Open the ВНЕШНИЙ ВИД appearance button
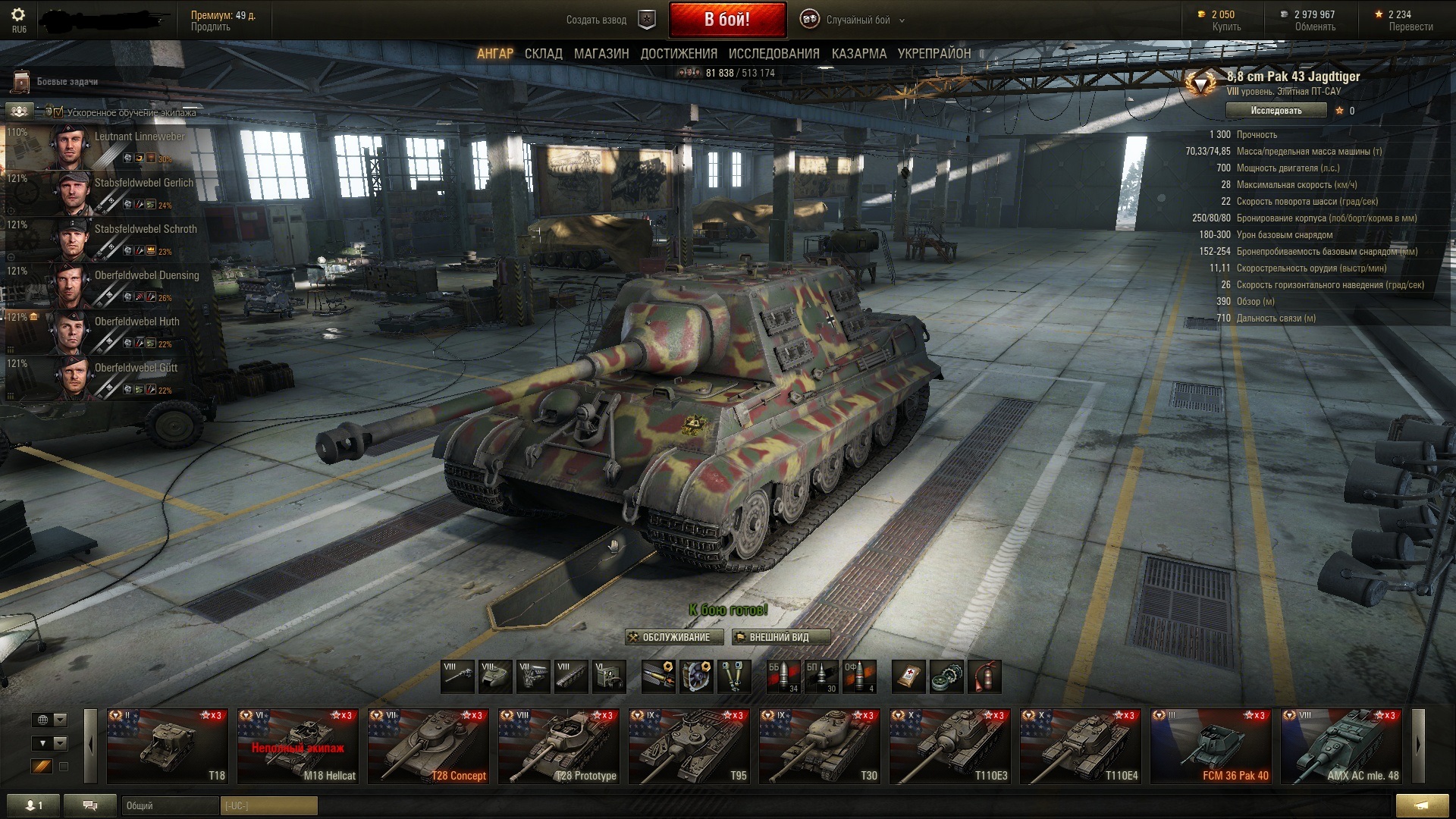This screenshot has width=1456, height=819. pos(780,637)
